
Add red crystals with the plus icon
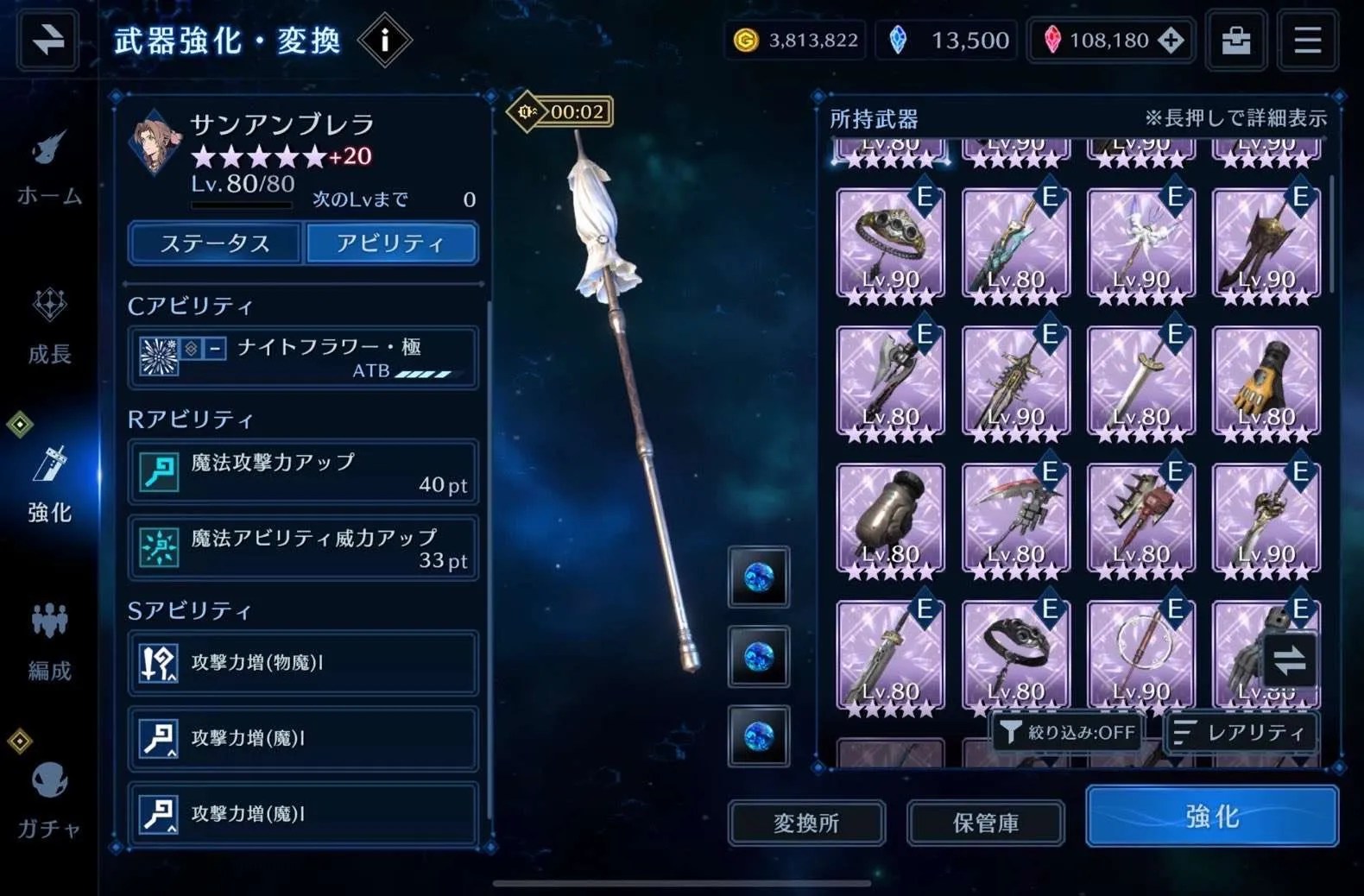[x=1171, y=40]
